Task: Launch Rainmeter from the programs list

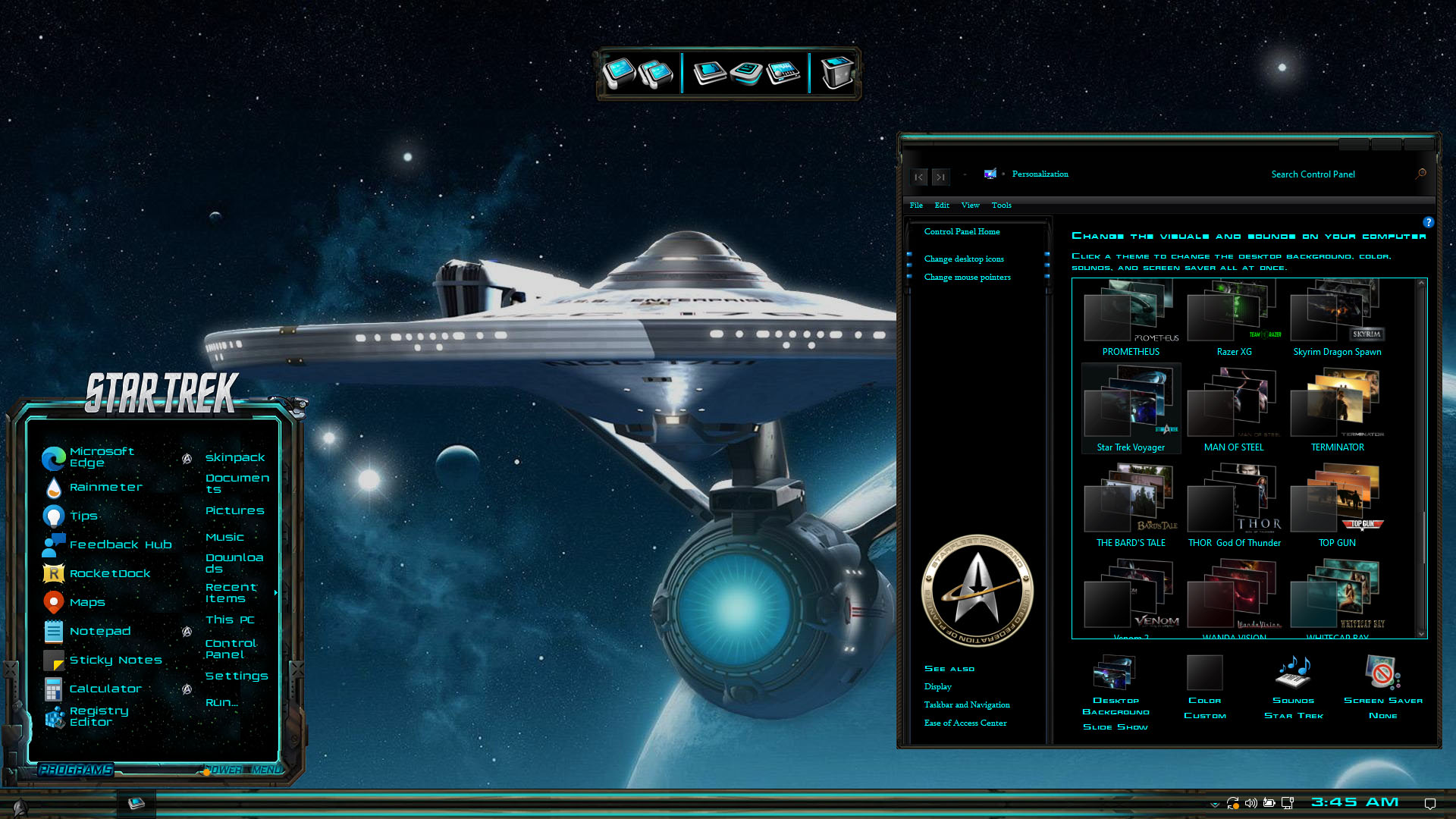Action: [x=105, y=488]
